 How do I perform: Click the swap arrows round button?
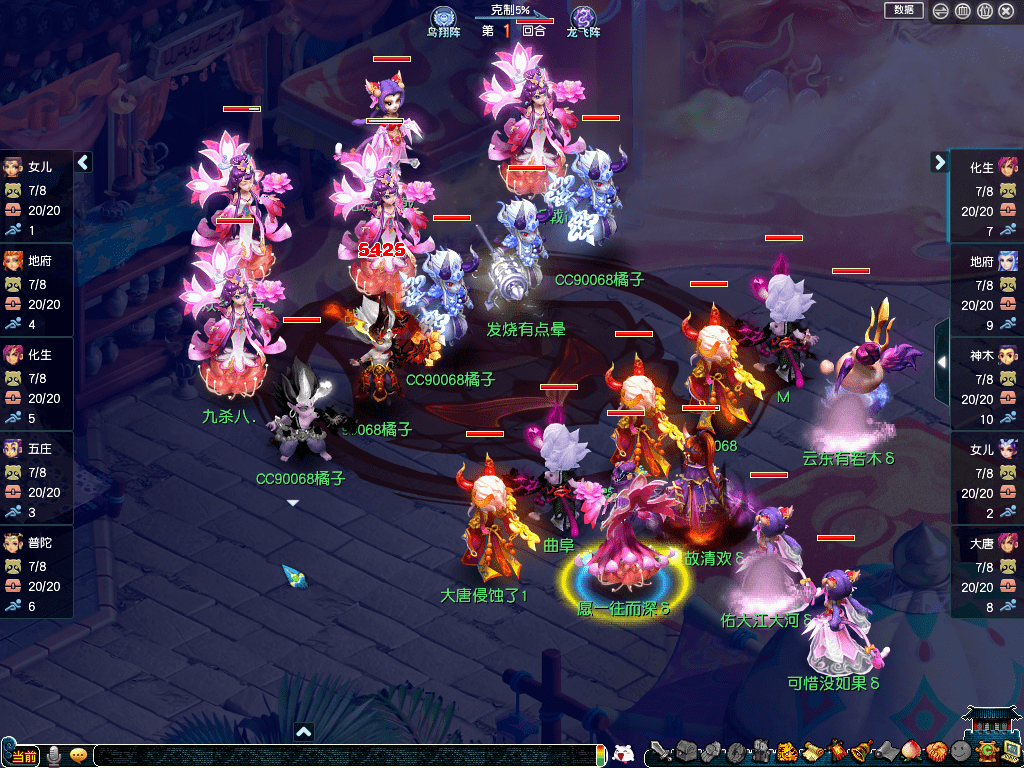pos(940,11)
